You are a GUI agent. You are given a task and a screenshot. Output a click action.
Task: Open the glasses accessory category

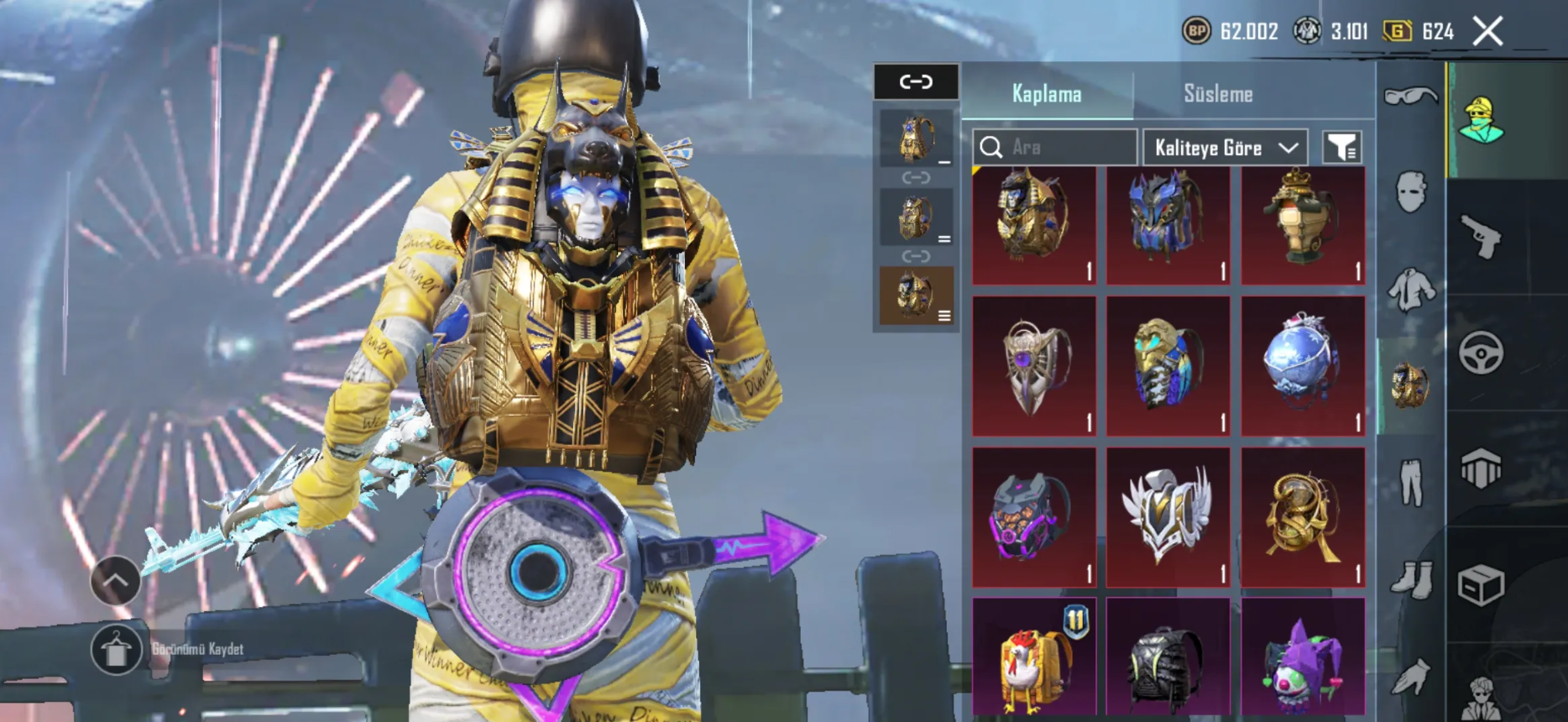coord(1410,97)
